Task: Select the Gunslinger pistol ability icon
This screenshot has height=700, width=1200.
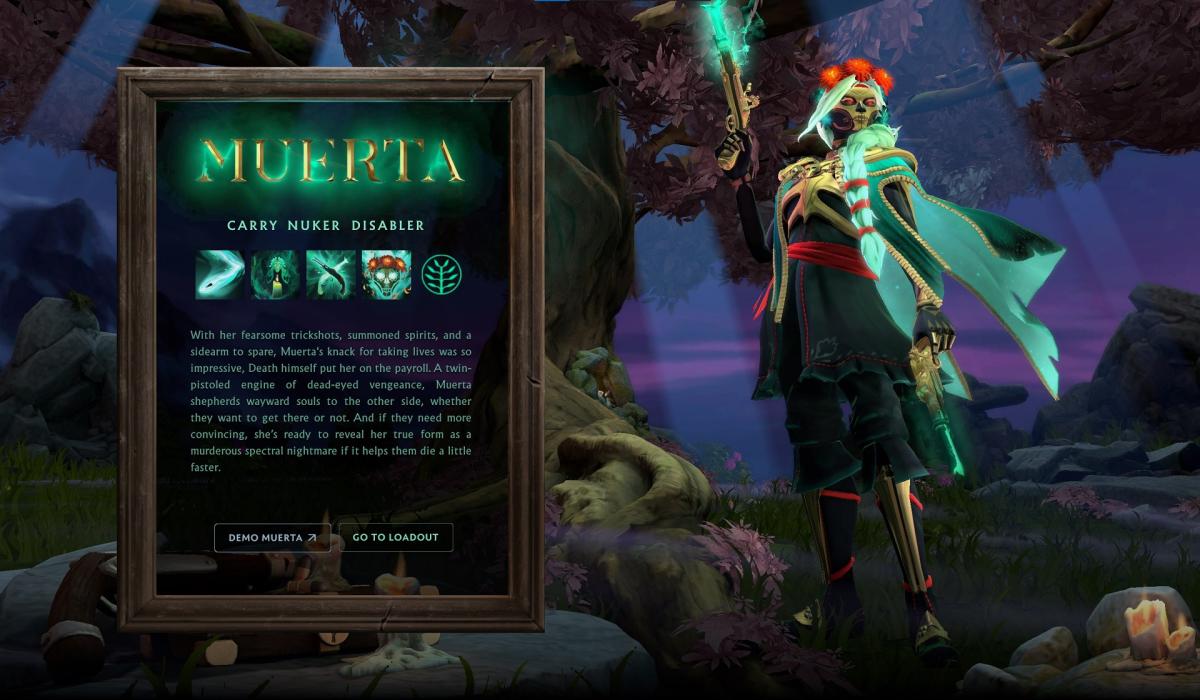Action: (331, 275)
